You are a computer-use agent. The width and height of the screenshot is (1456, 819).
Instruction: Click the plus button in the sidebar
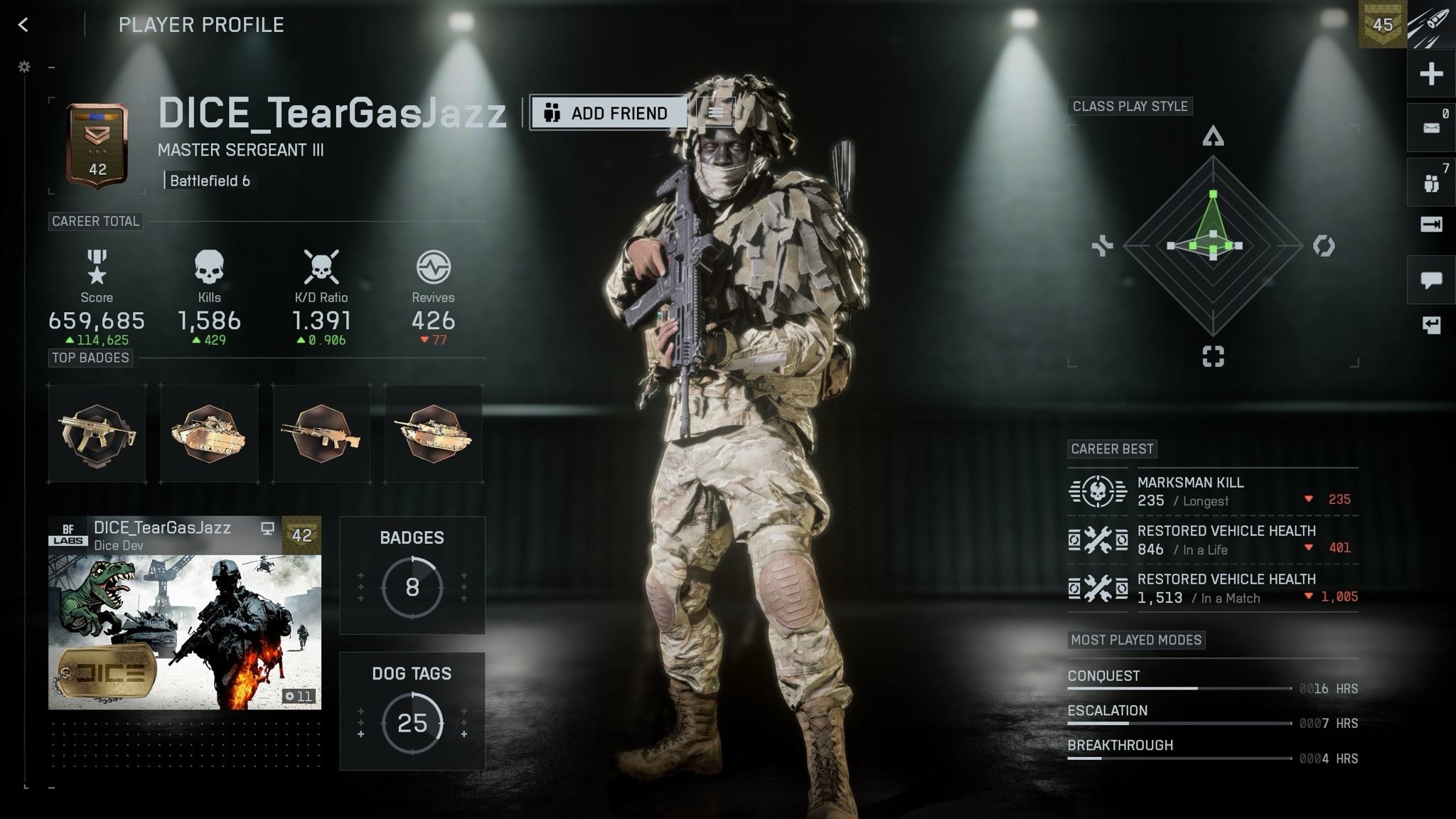tap(1431, 74)
